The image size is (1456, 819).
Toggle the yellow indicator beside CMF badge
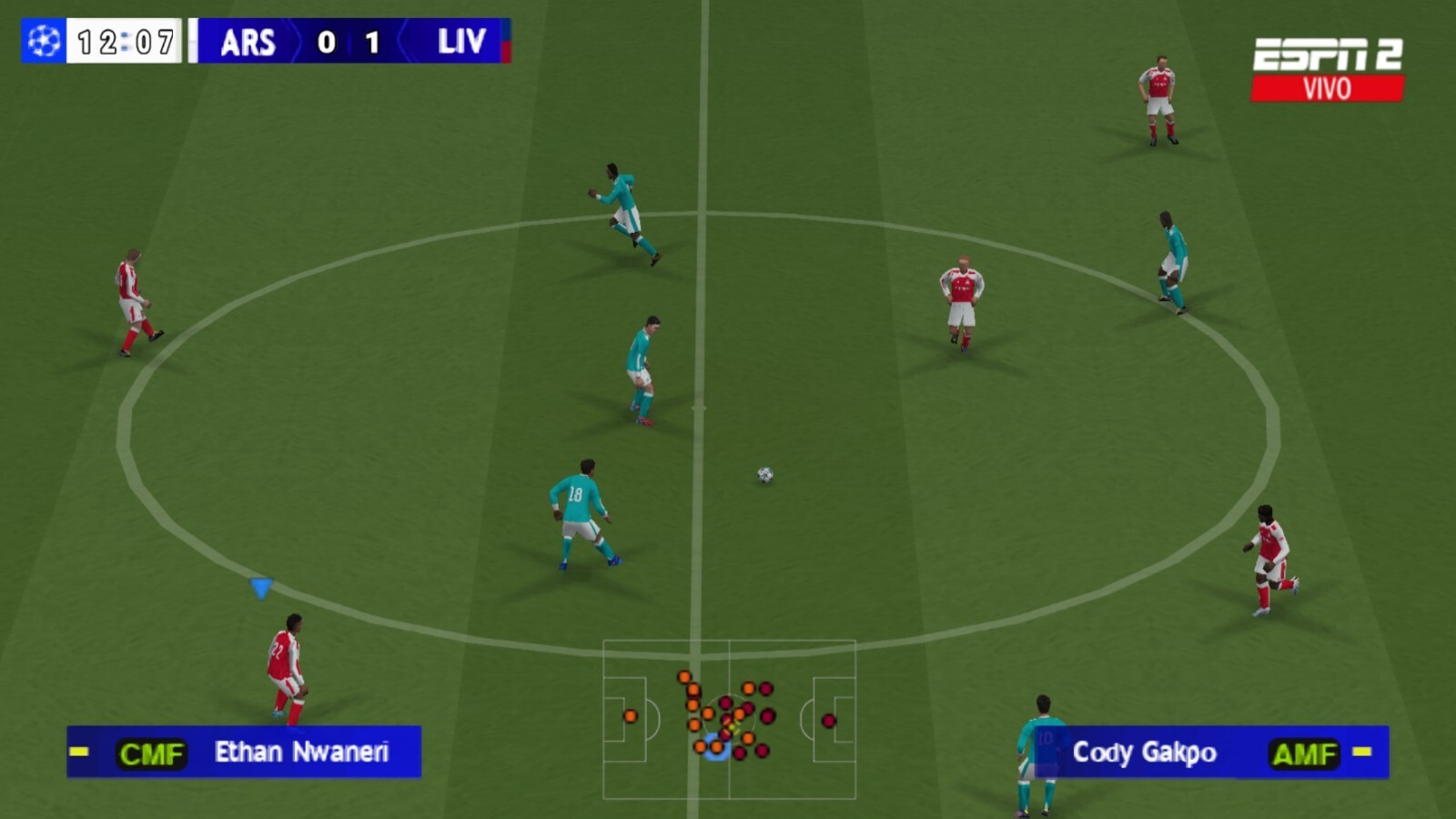[77, 753]
